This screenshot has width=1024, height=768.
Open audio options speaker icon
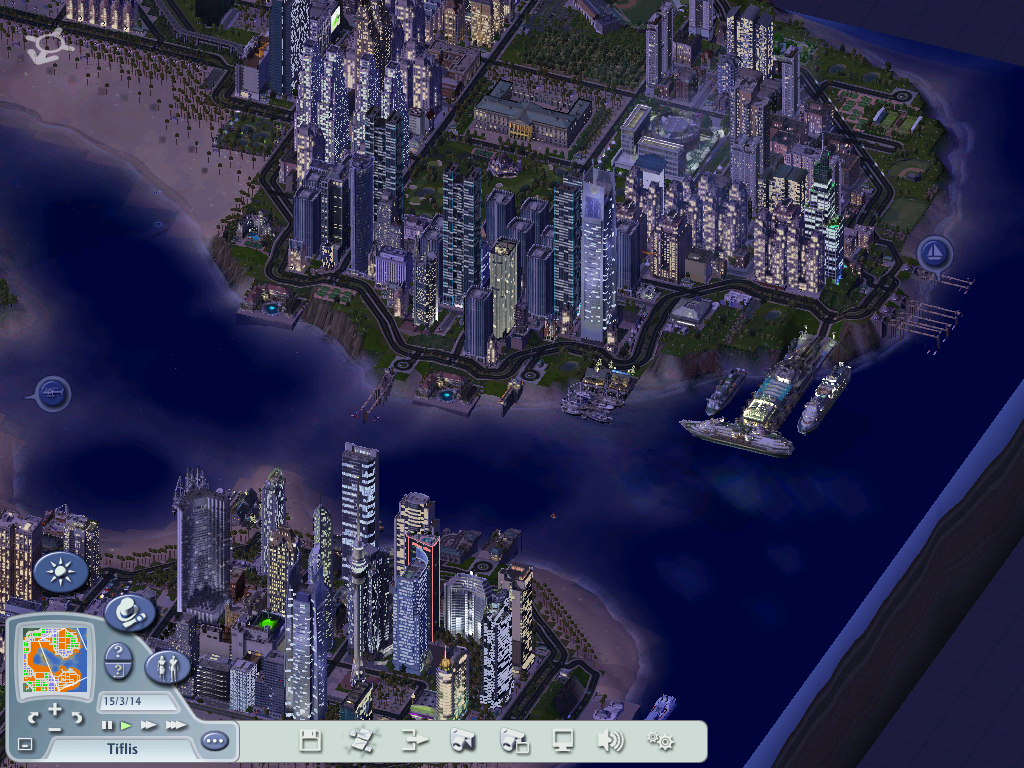[x=610, y=741]
